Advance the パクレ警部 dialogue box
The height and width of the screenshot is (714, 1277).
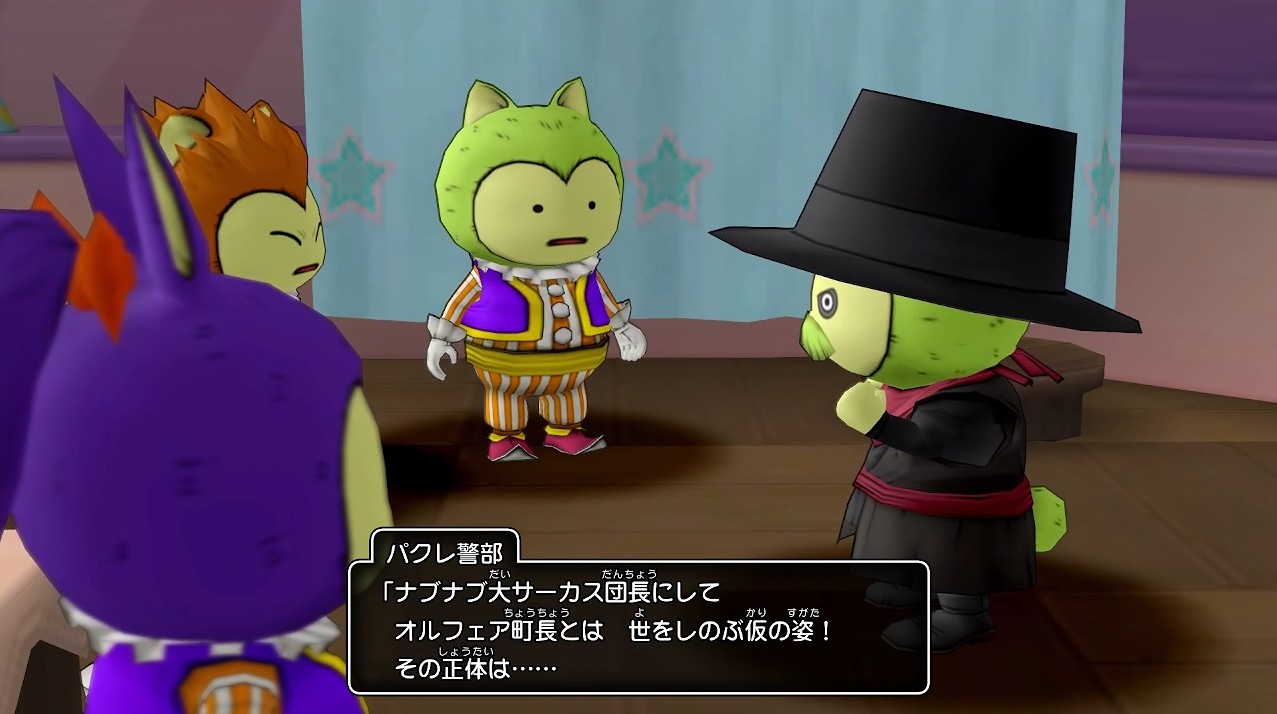coord(638,627)
